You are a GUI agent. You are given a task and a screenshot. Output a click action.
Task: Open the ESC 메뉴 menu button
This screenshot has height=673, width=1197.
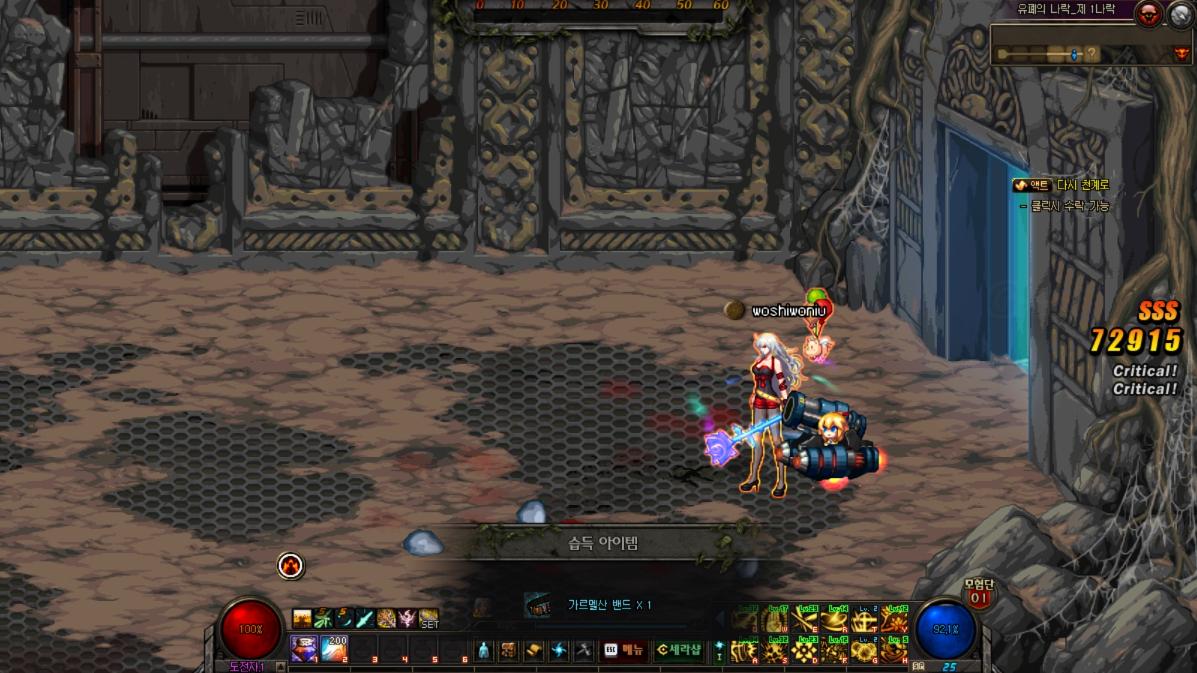[623, 650]
